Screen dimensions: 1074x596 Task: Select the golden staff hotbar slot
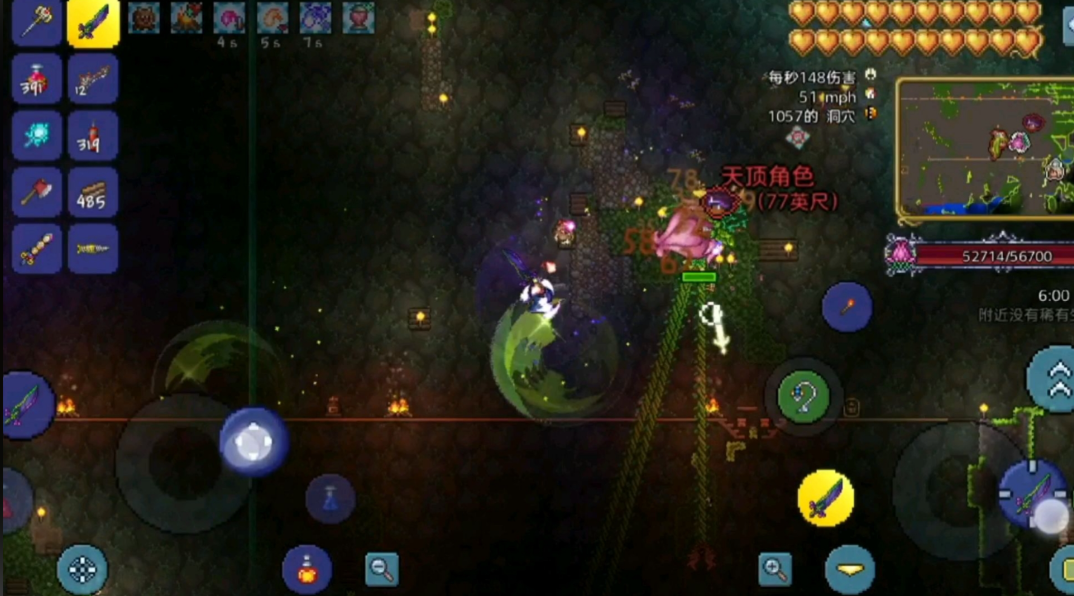[x=37, y=23]
